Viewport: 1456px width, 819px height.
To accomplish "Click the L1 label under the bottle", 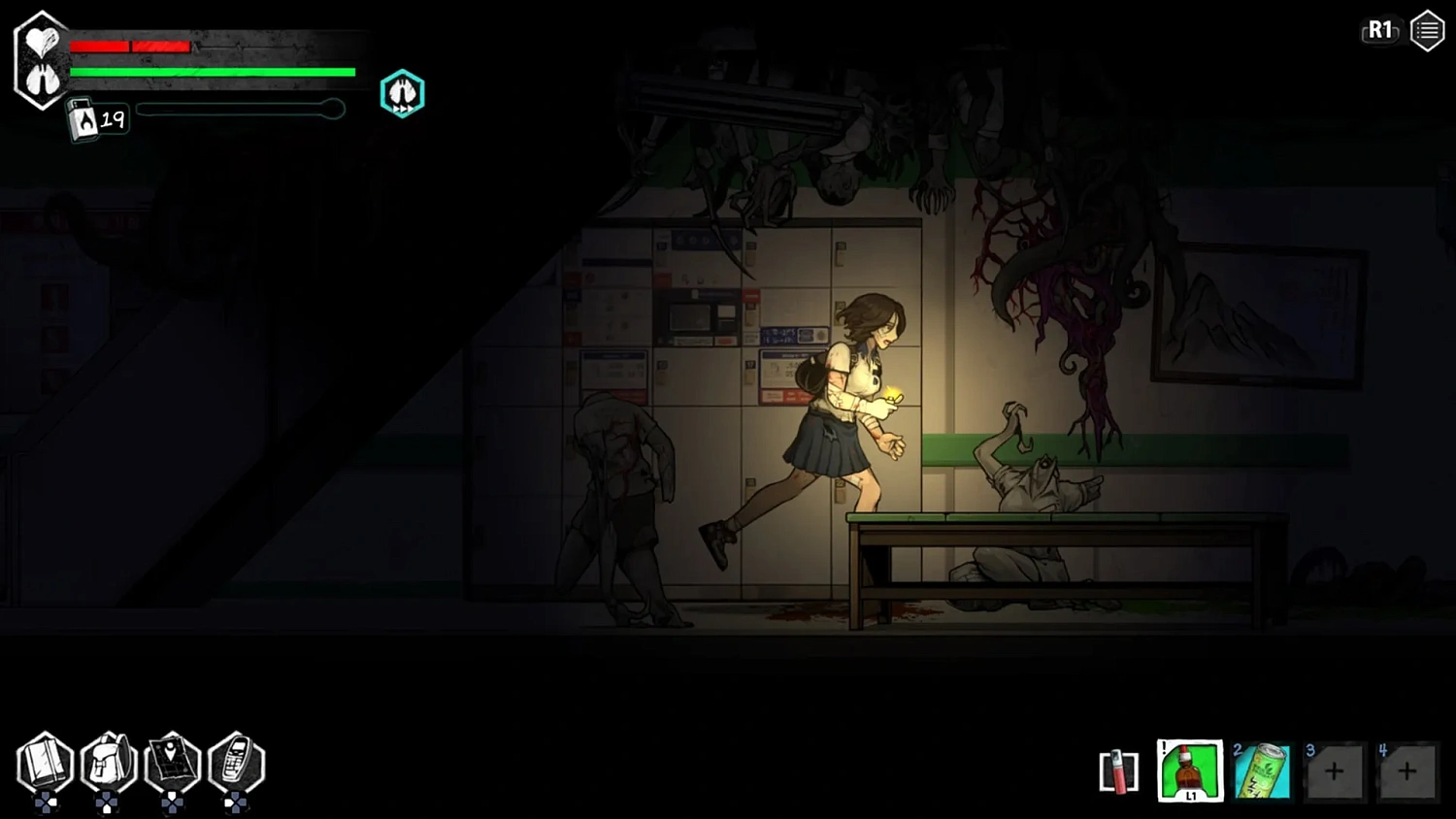I will (x=1190, y=794).
